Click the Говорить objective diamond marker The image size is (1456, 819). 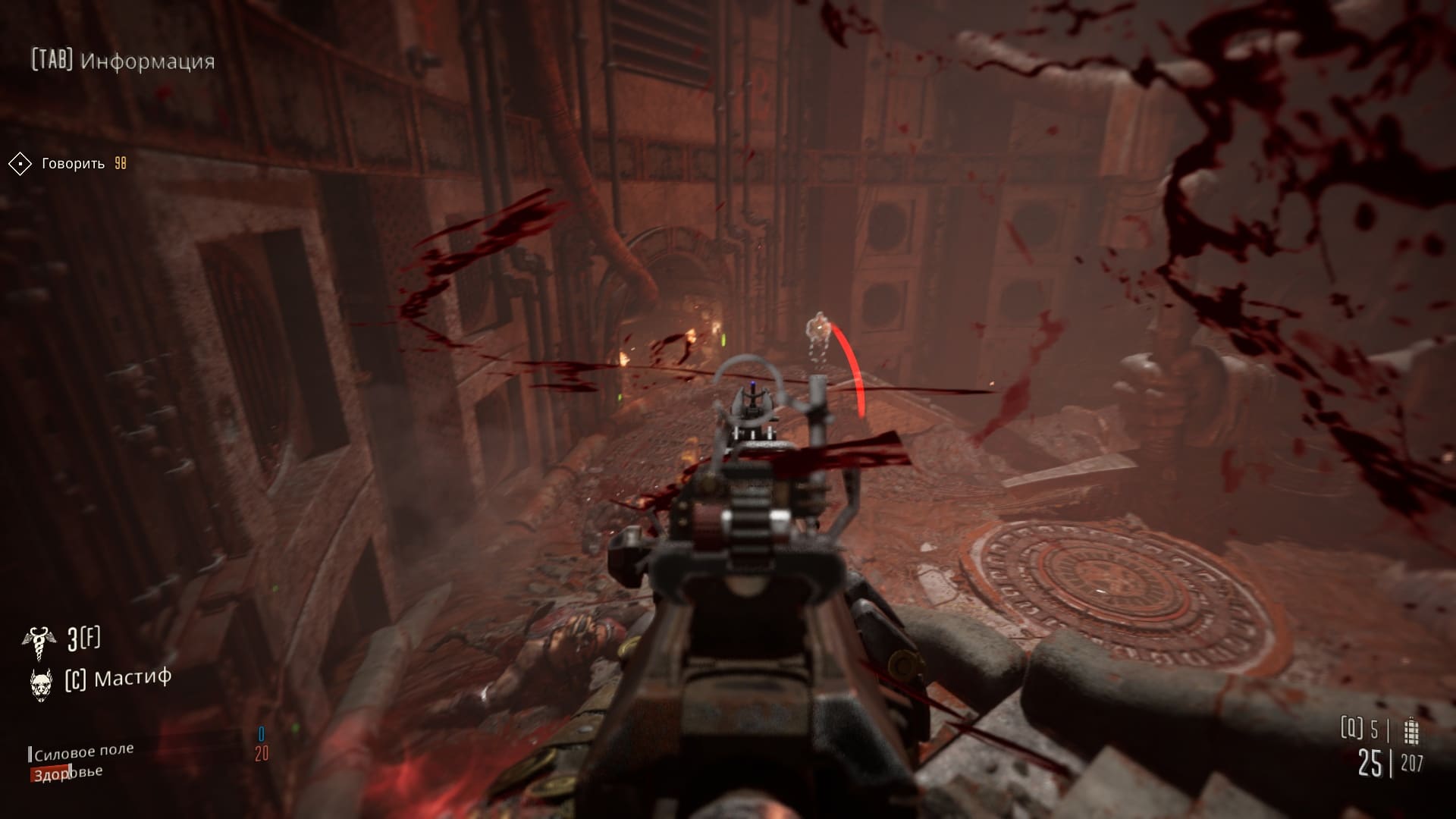(x=20, y=164)
